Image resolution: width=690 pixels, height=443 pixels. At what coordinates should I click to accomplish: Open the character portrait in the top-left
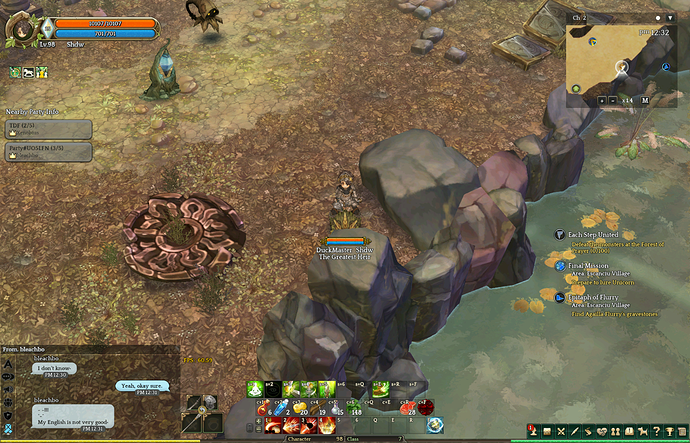[x=22, y=28]
